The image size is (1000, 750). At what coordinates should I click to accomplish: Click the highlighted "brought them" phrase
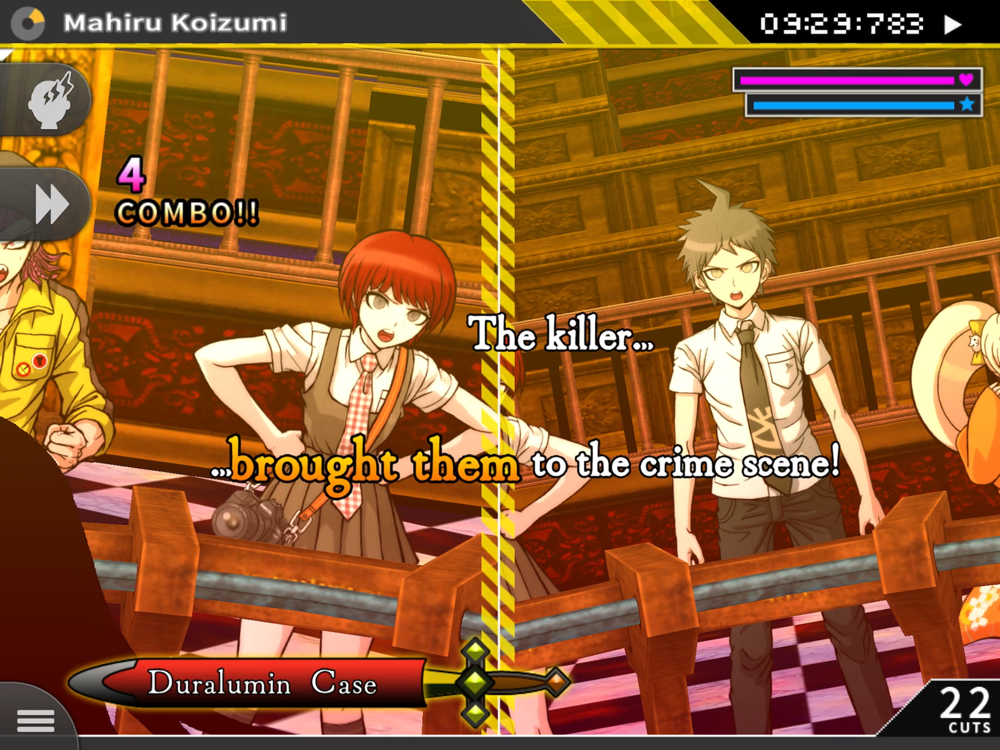(374, 465)
